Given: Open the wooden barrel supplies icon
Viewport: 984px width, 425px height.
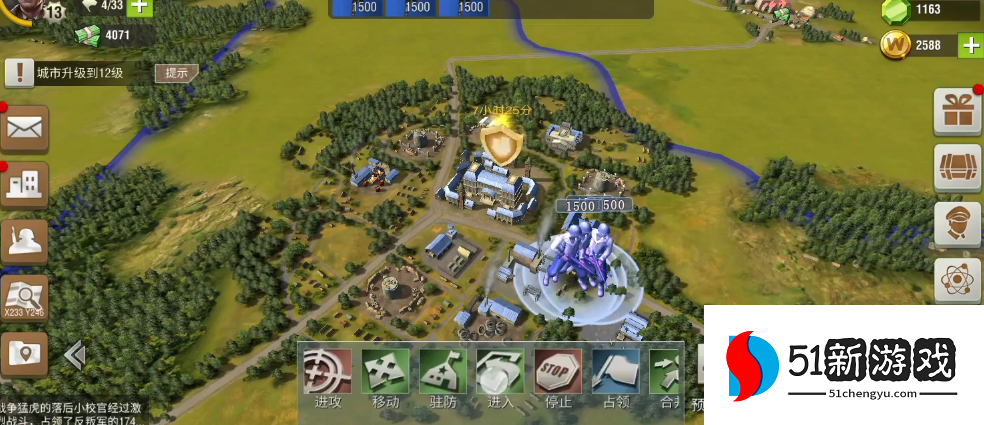Looking at the screenshot, I should pyautogui.click(x=957, y=167).
